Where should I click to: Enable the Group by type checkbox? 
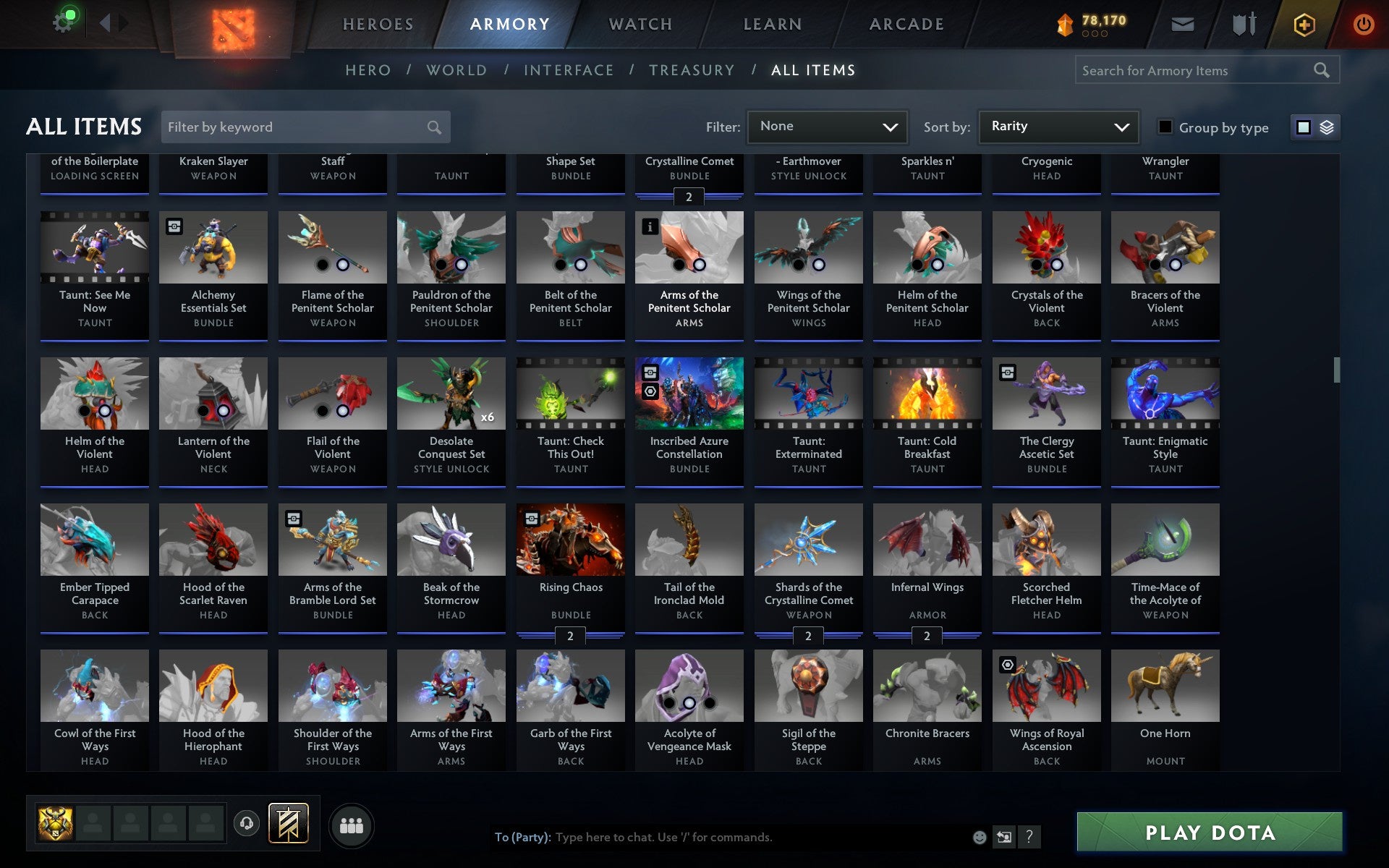1165,127
